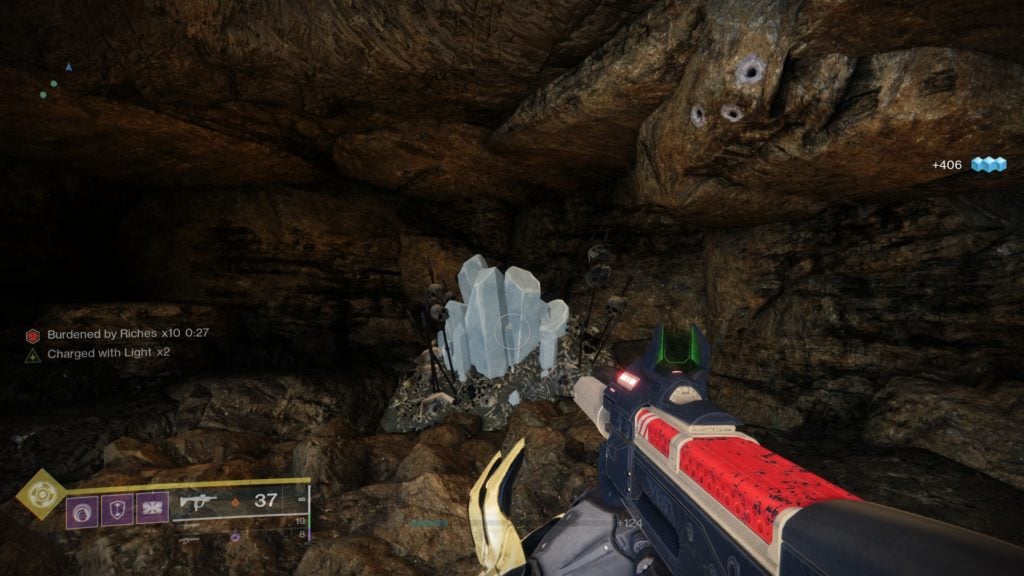This screenshot has width=1024, height=576.
Task: Select the purple grenade ability icon
Action: point(82,510)
